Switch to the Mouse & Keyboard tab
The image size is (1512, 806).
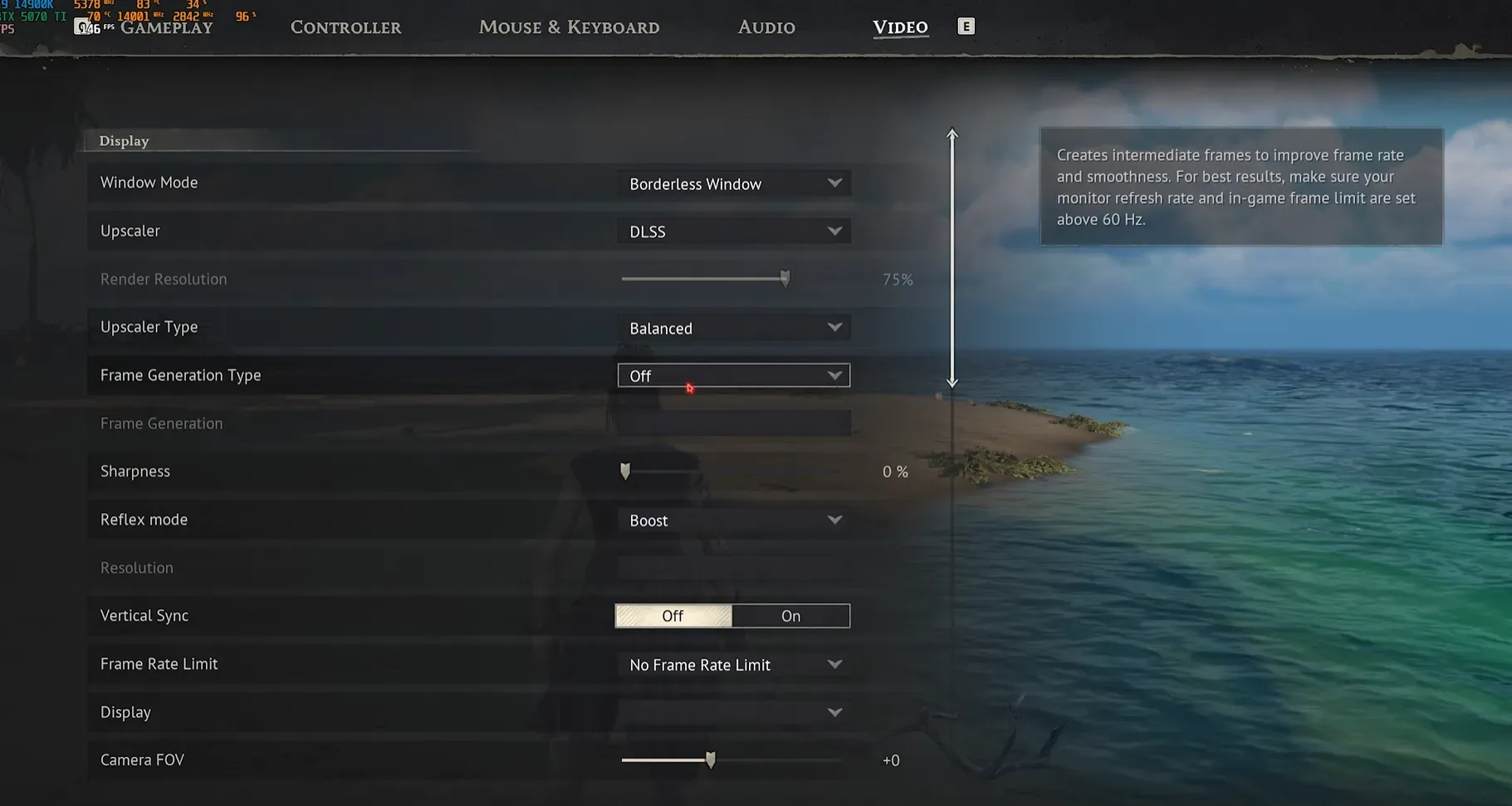569,27
